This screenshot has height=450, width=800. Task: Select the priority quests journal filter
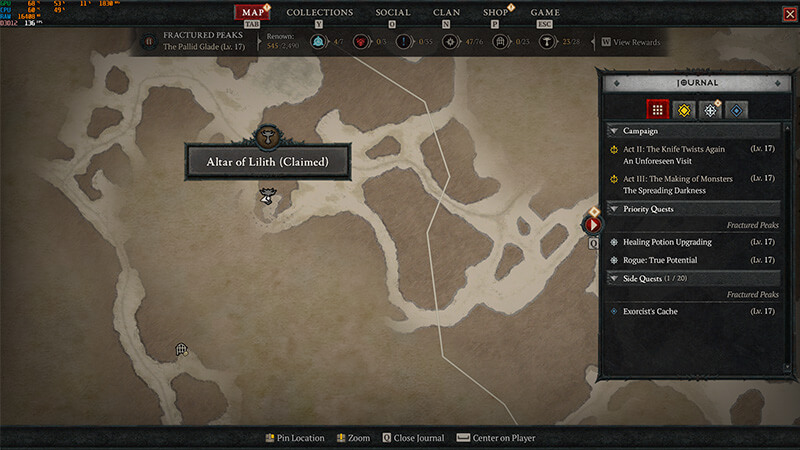711,110
